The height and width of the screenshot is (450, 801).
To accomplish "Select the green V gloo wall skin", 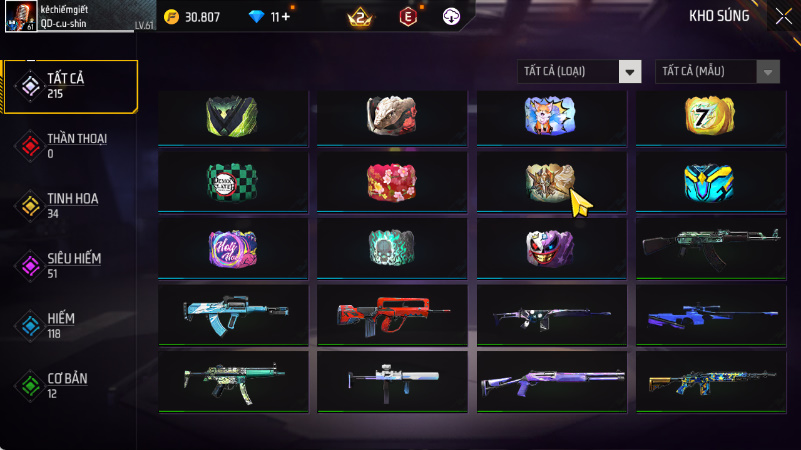I will click(x=232, y=117).
